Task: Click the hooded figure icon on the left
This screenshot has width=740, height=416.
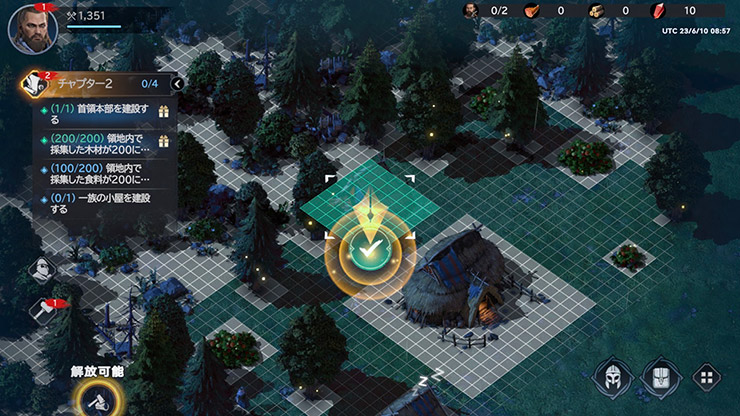Action: point(43,270)
